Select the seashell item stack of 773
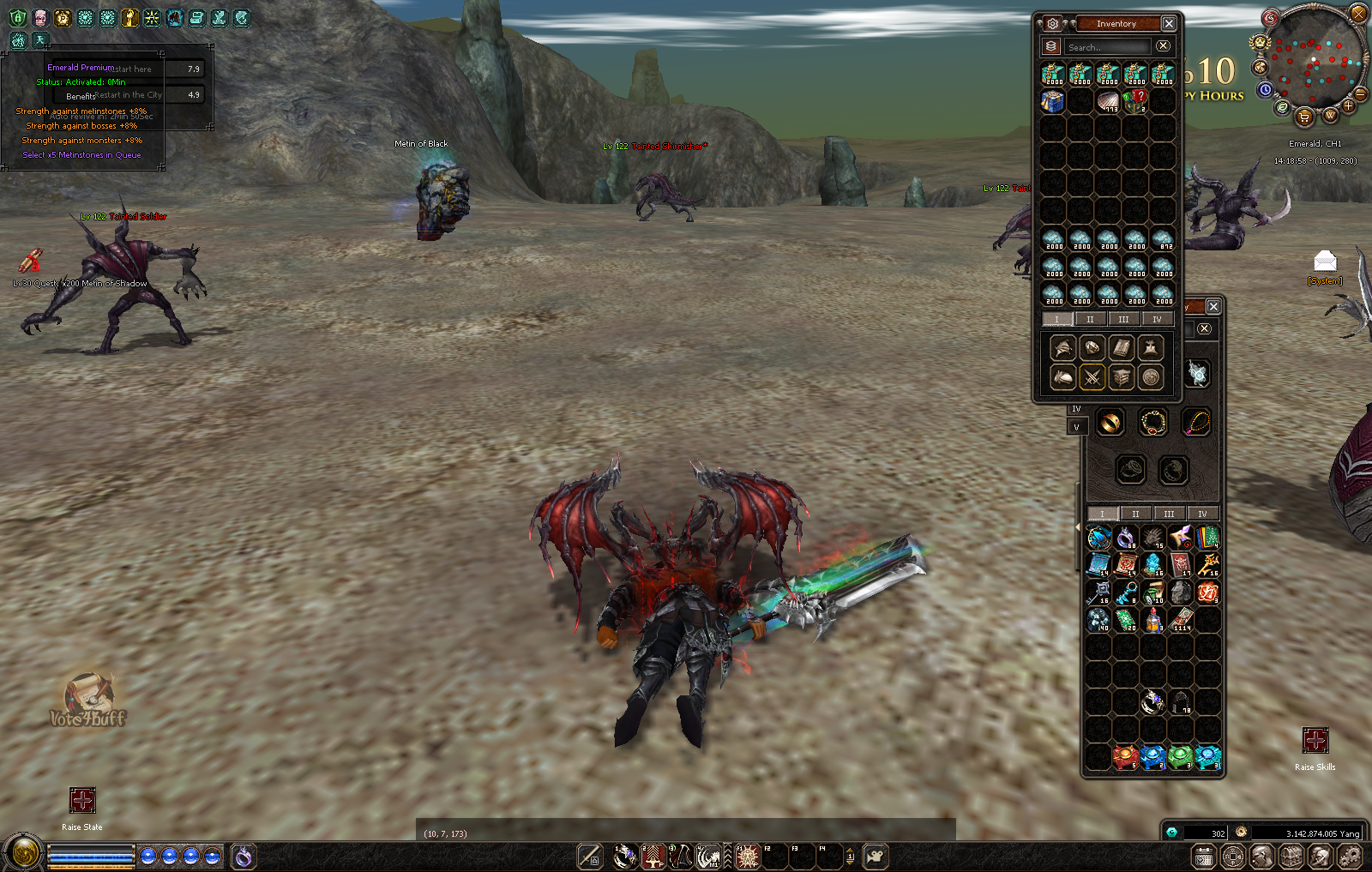The height and width of the screenshot is (872, 1372). click(x=1108, y=102)
